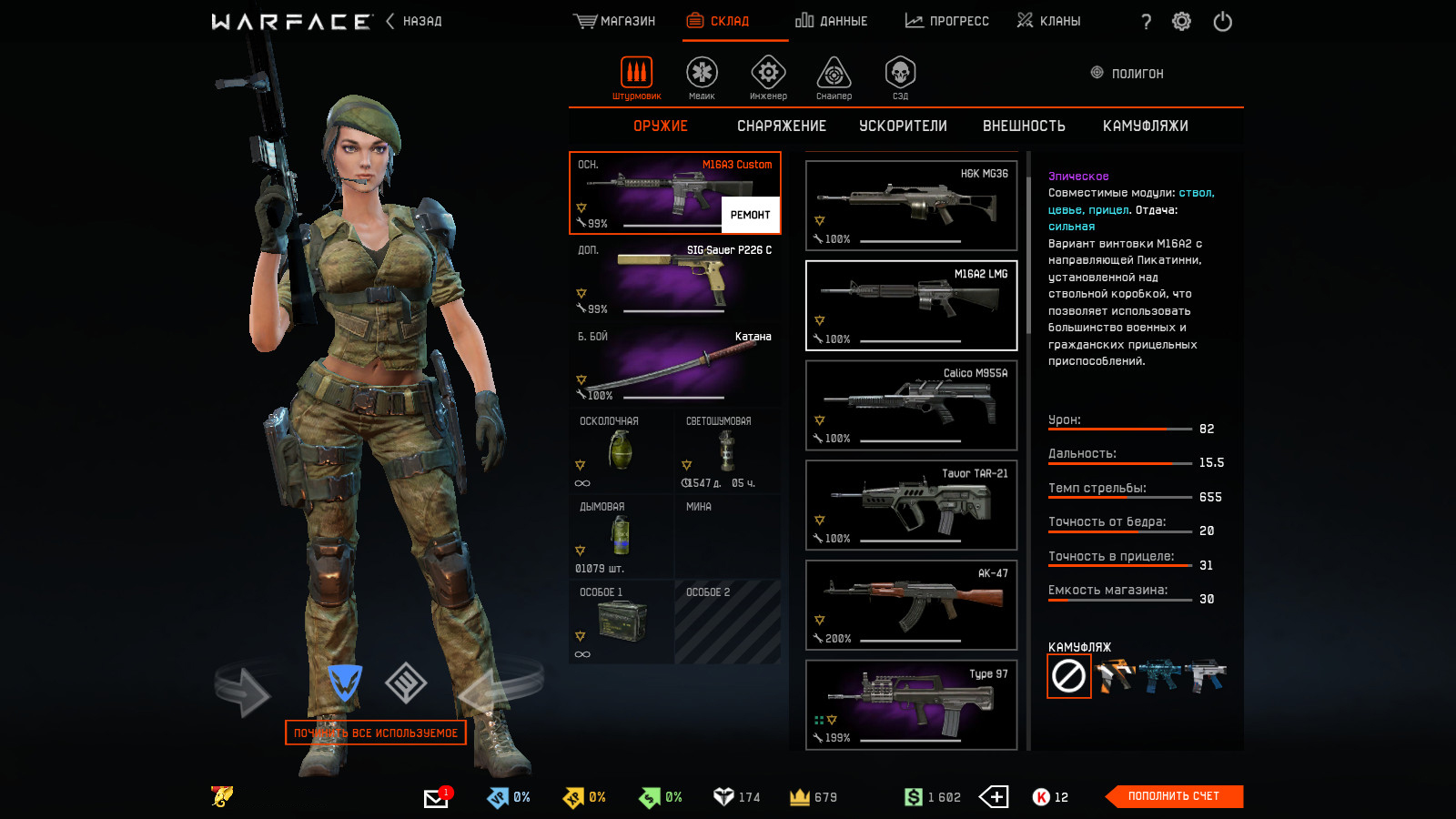The height and width of the screenshot is (819, 1456).
Task: Repair the M16A3 Custom with Ремонт
Action: [x=750, y=215]
